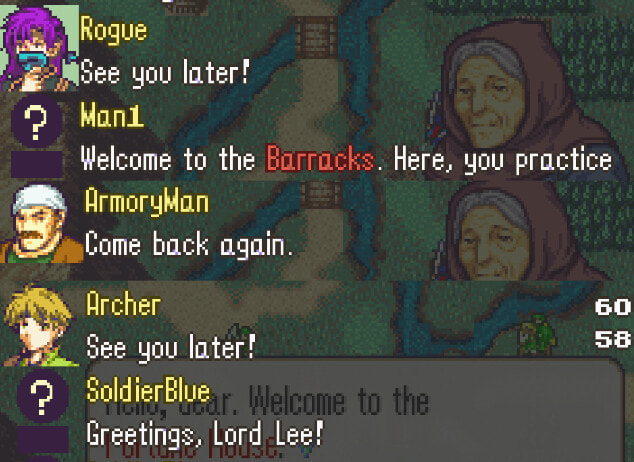
Task: Select SoldierBlue's "Greetings, Lord Lee!" log entry
Action: 204,435
